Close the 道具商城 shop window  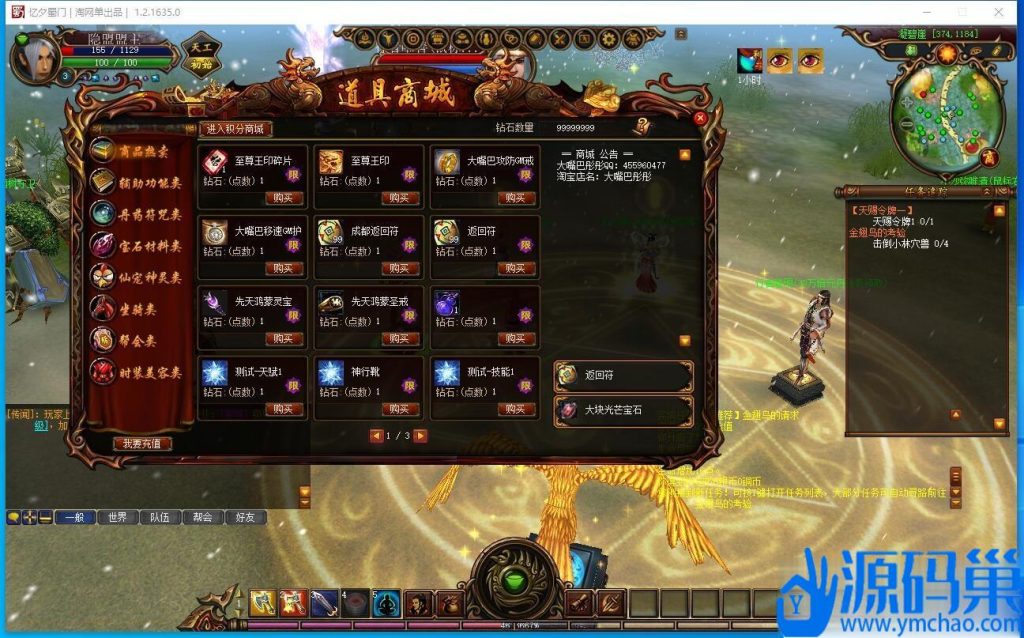coord(700,118)
